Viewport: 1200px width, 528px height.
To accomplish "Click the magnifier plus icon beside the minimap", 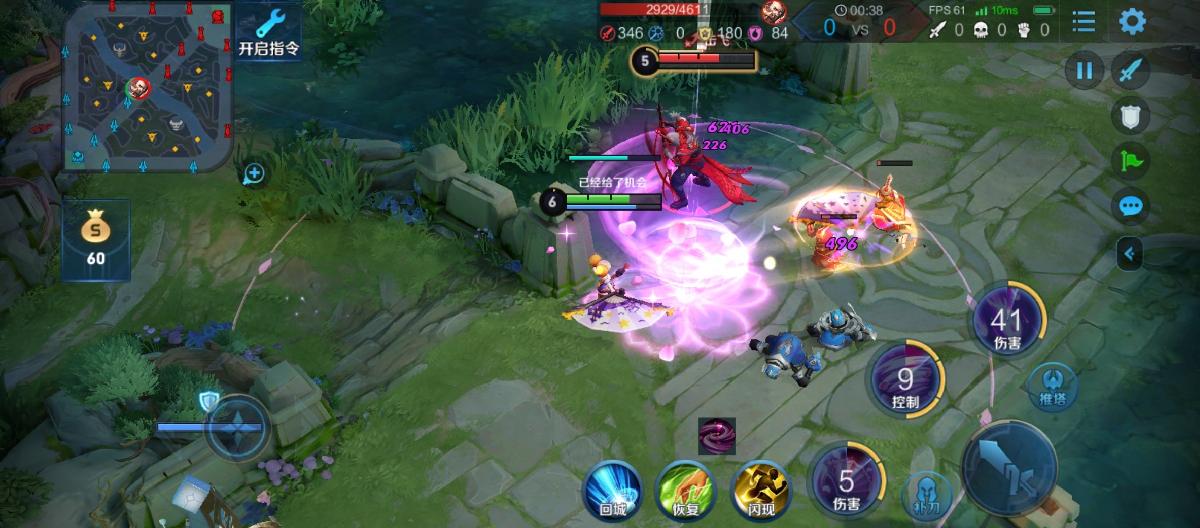I will point(254,174).
